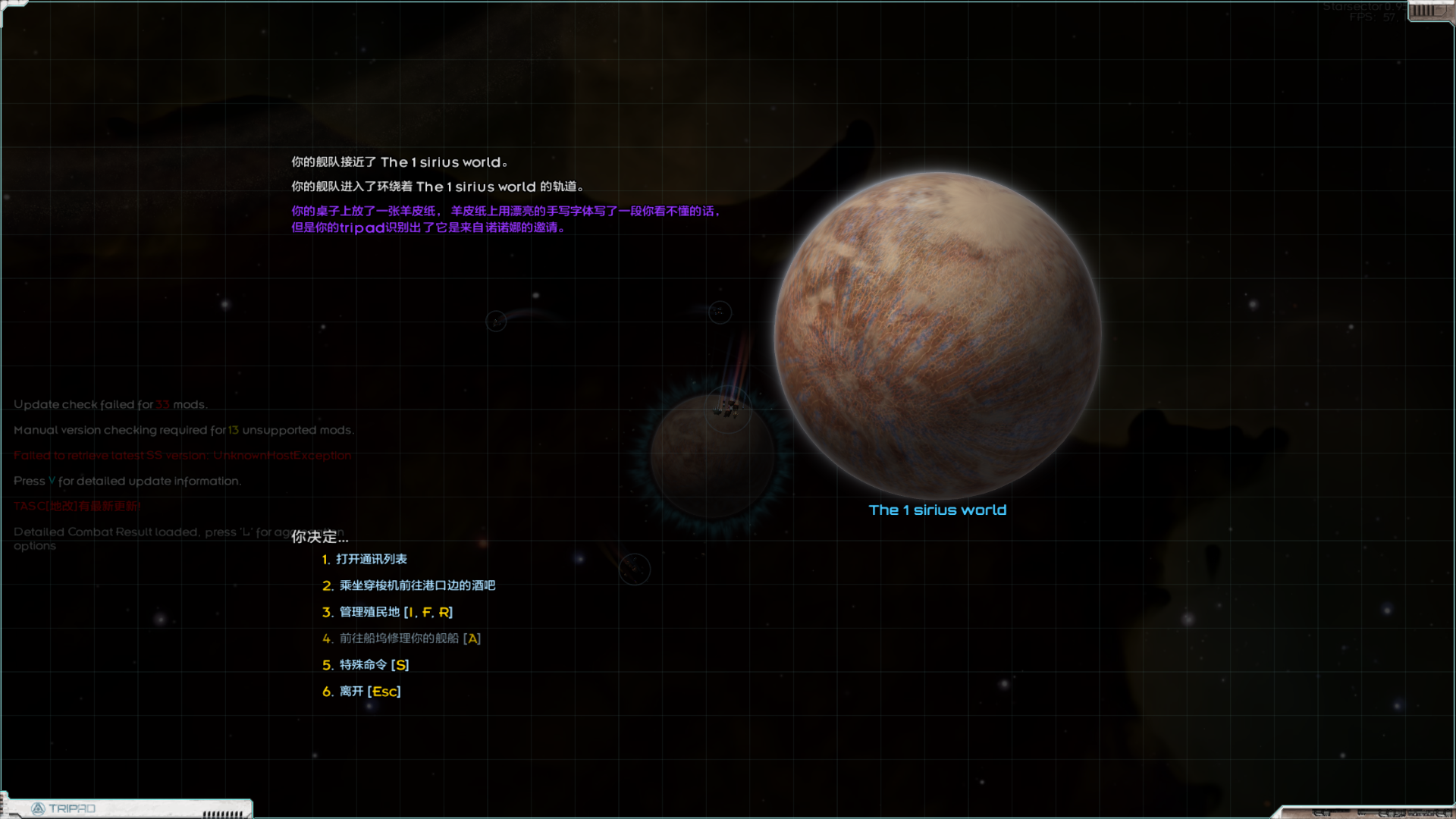Choose the leave option marked Esc

[x=369, y=692]
